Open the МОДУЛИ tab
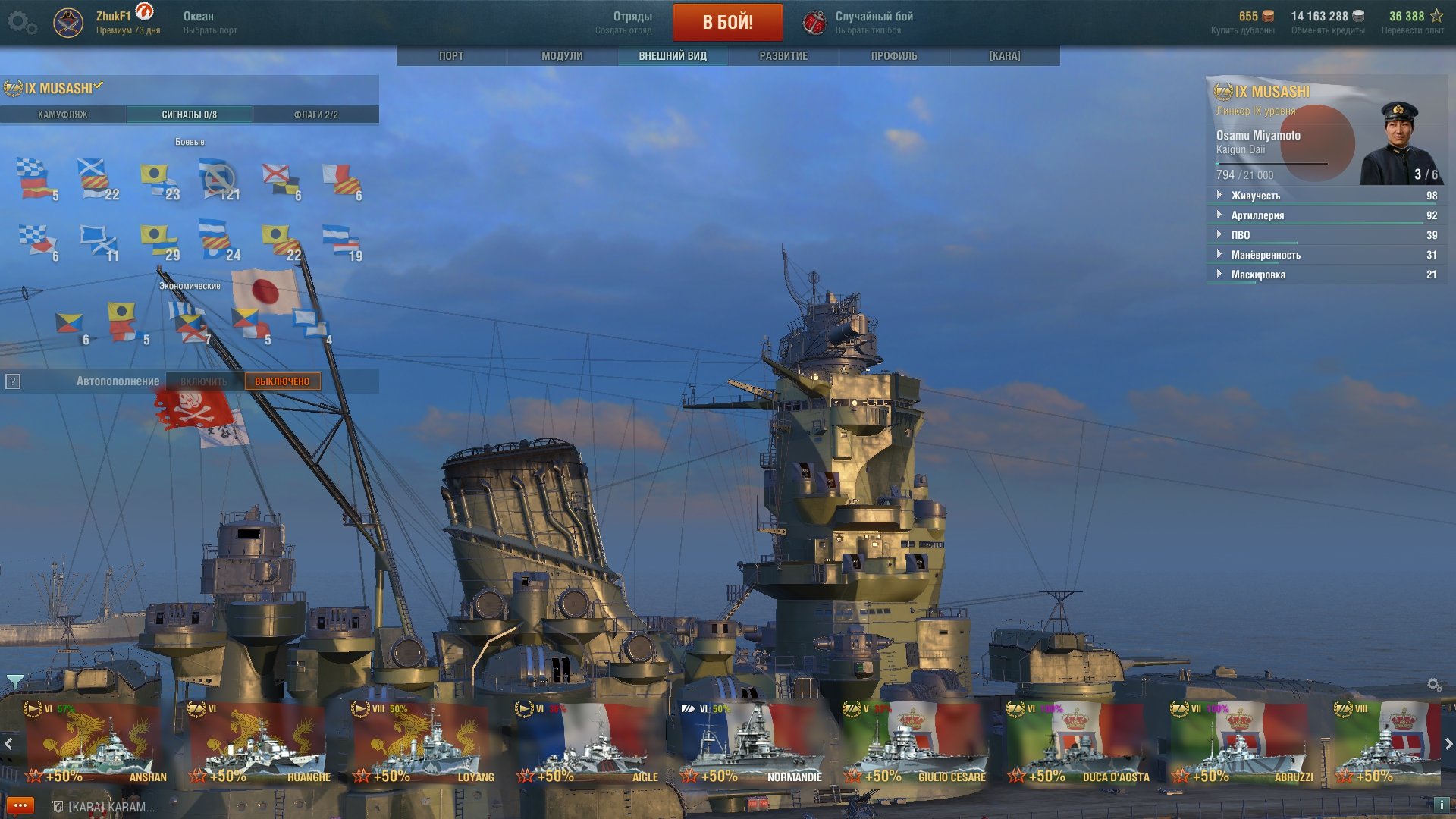 (x=562, y=56)
